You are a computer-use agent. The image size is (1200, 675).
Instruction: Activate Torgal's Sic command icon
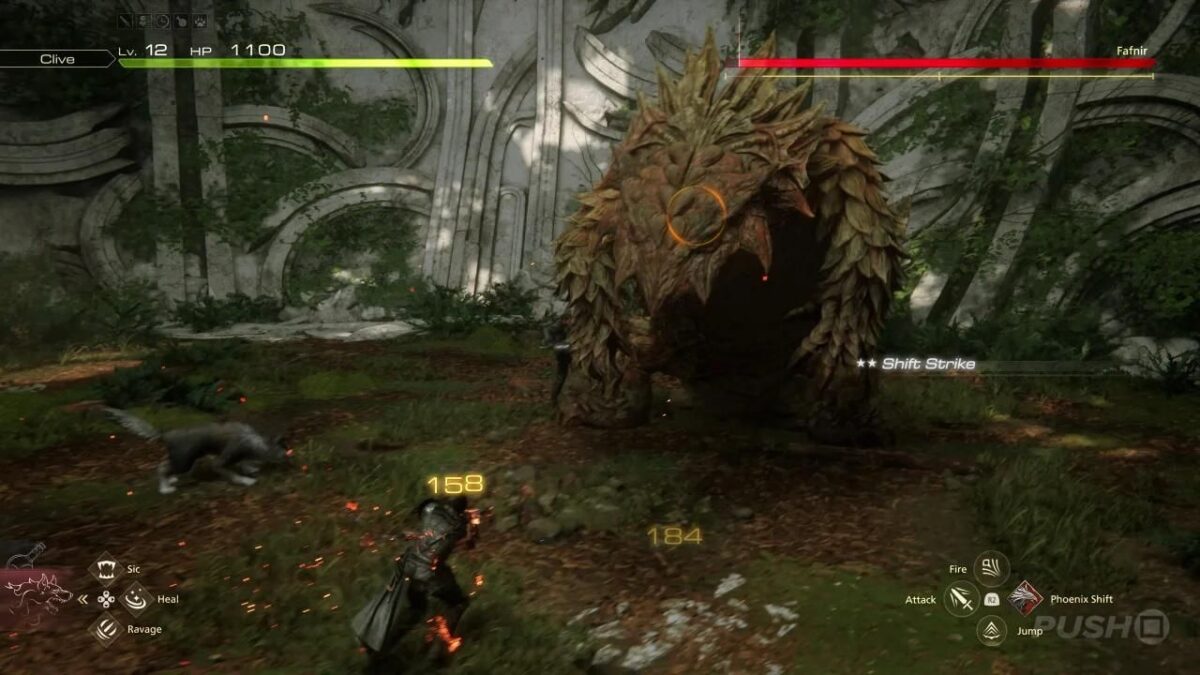click(105, 569)
